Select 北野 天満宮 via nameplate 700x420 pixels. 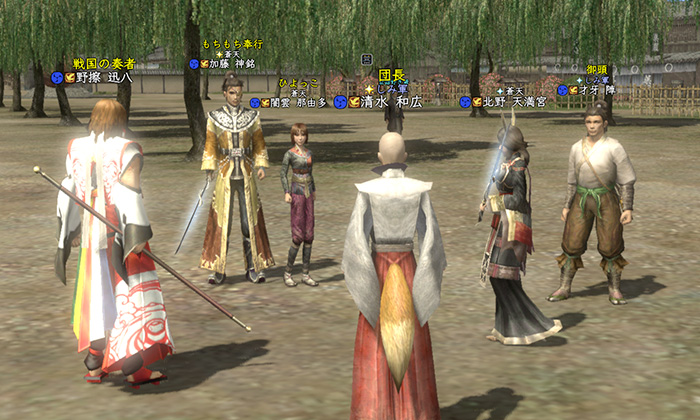click(x=515, y=102)
